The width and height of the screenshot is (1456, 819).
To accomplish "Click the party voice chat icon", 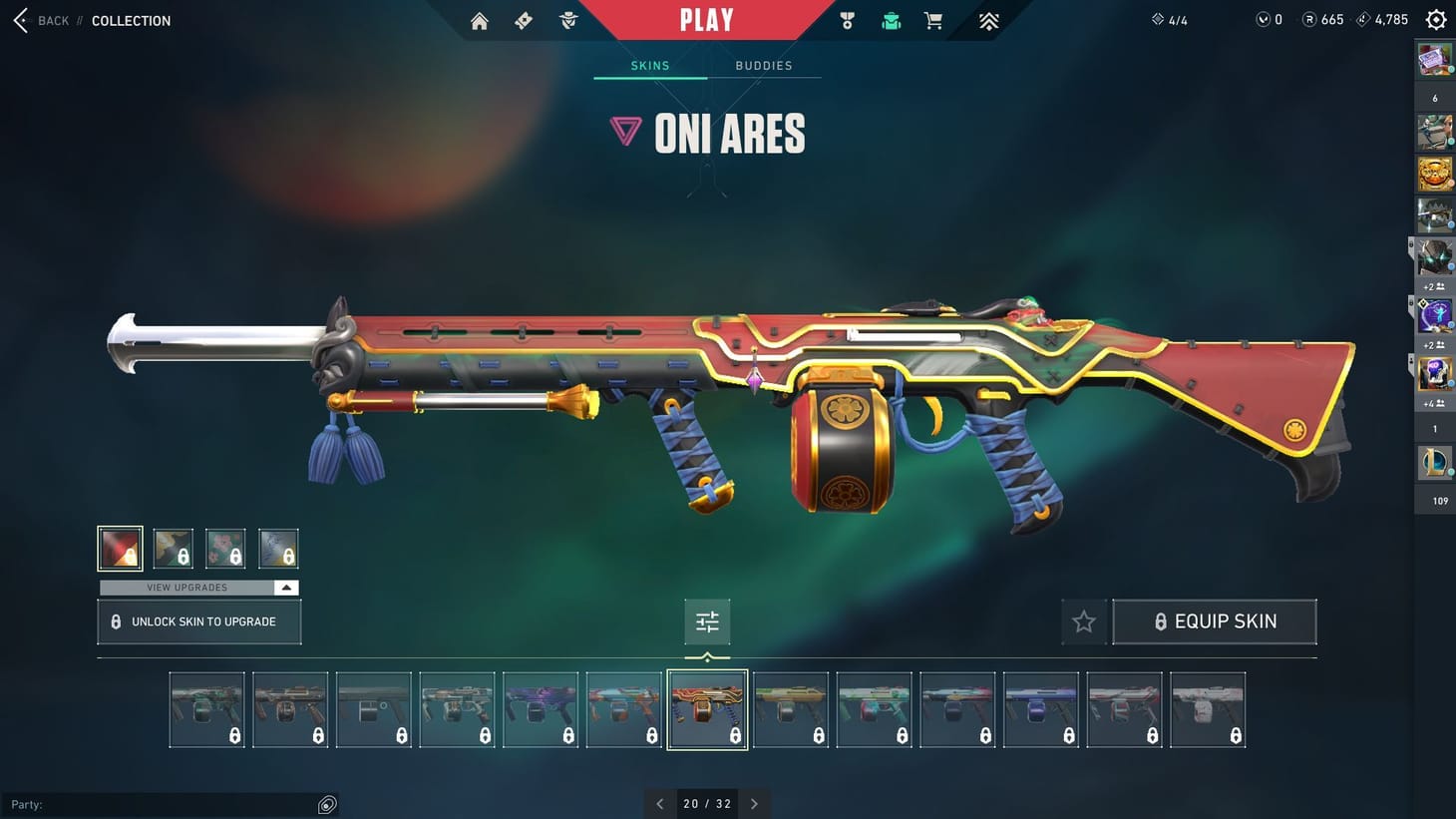I will pos(327,803).
